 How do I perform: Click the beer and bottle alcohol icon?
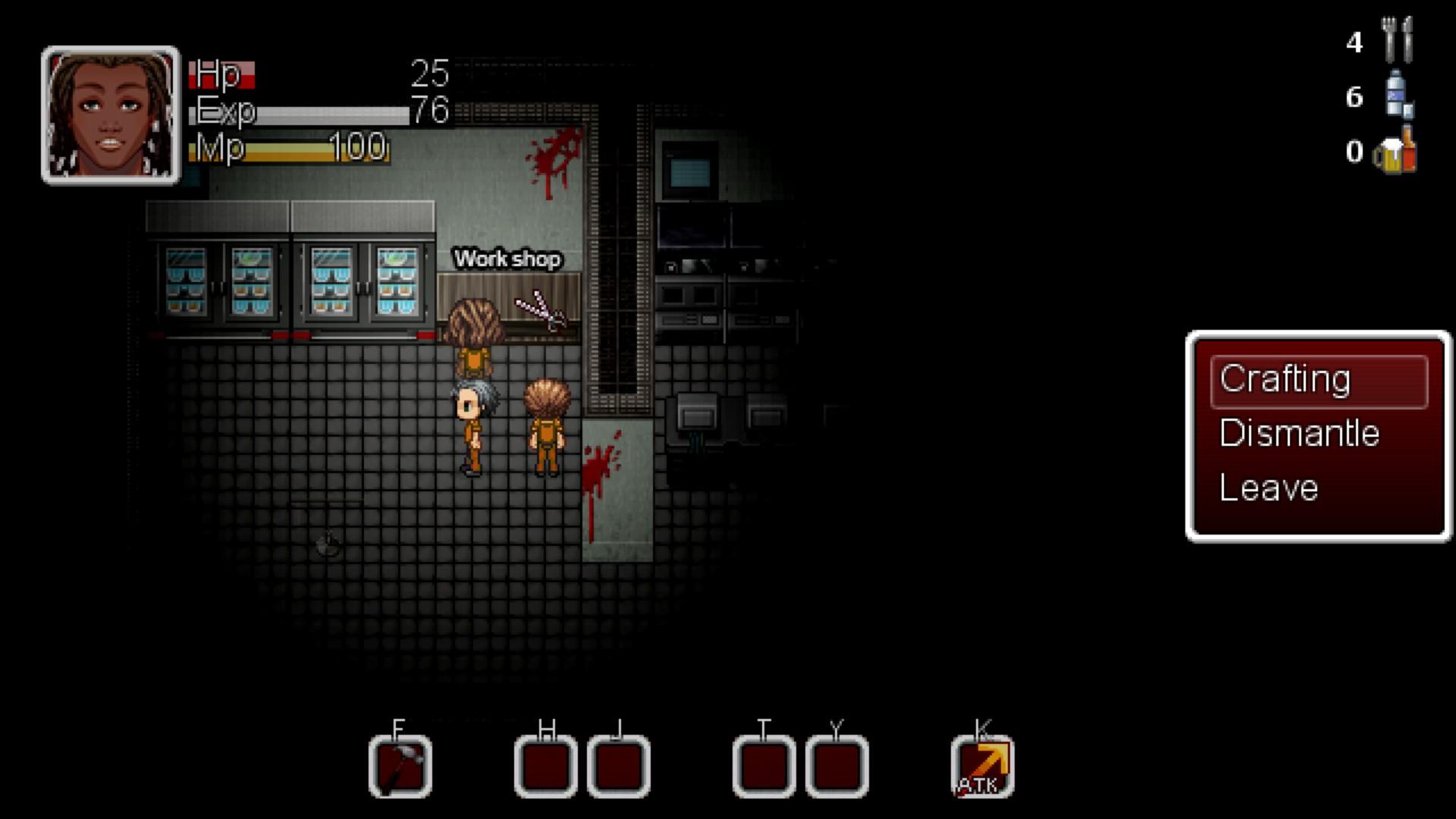(1396, 151)
